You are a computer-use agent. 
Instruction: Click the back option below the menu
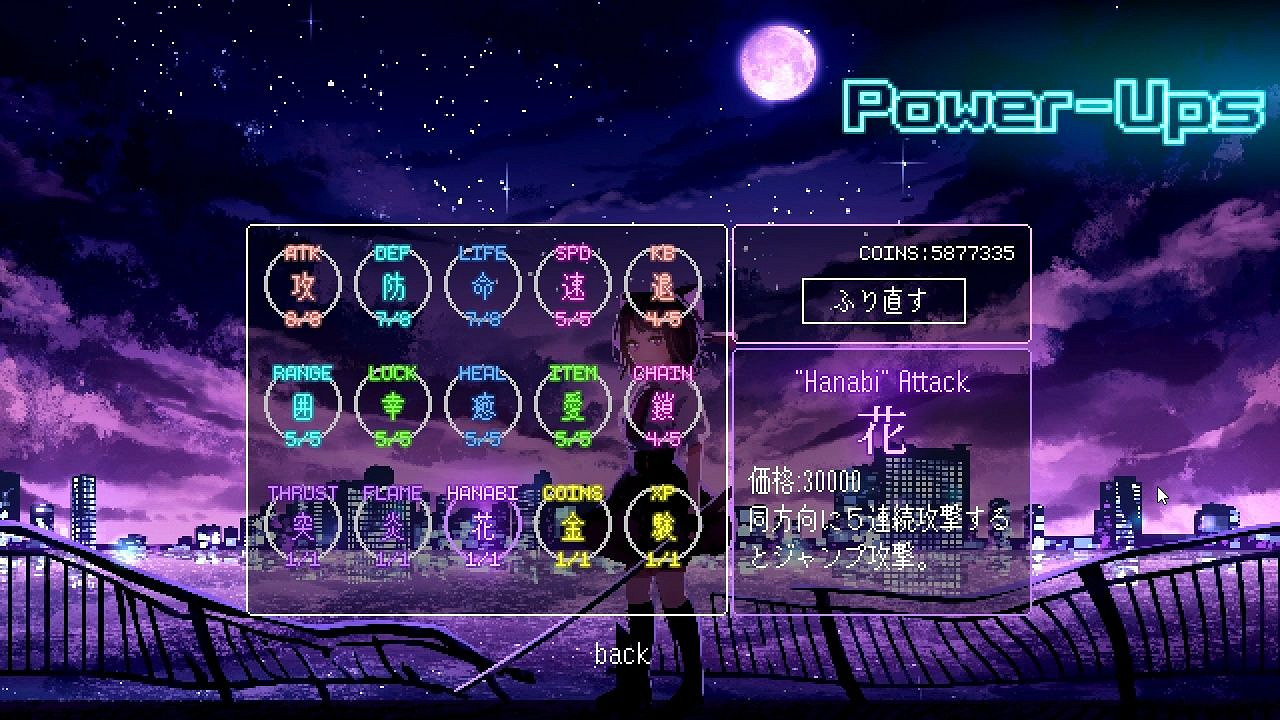(622, 654)
